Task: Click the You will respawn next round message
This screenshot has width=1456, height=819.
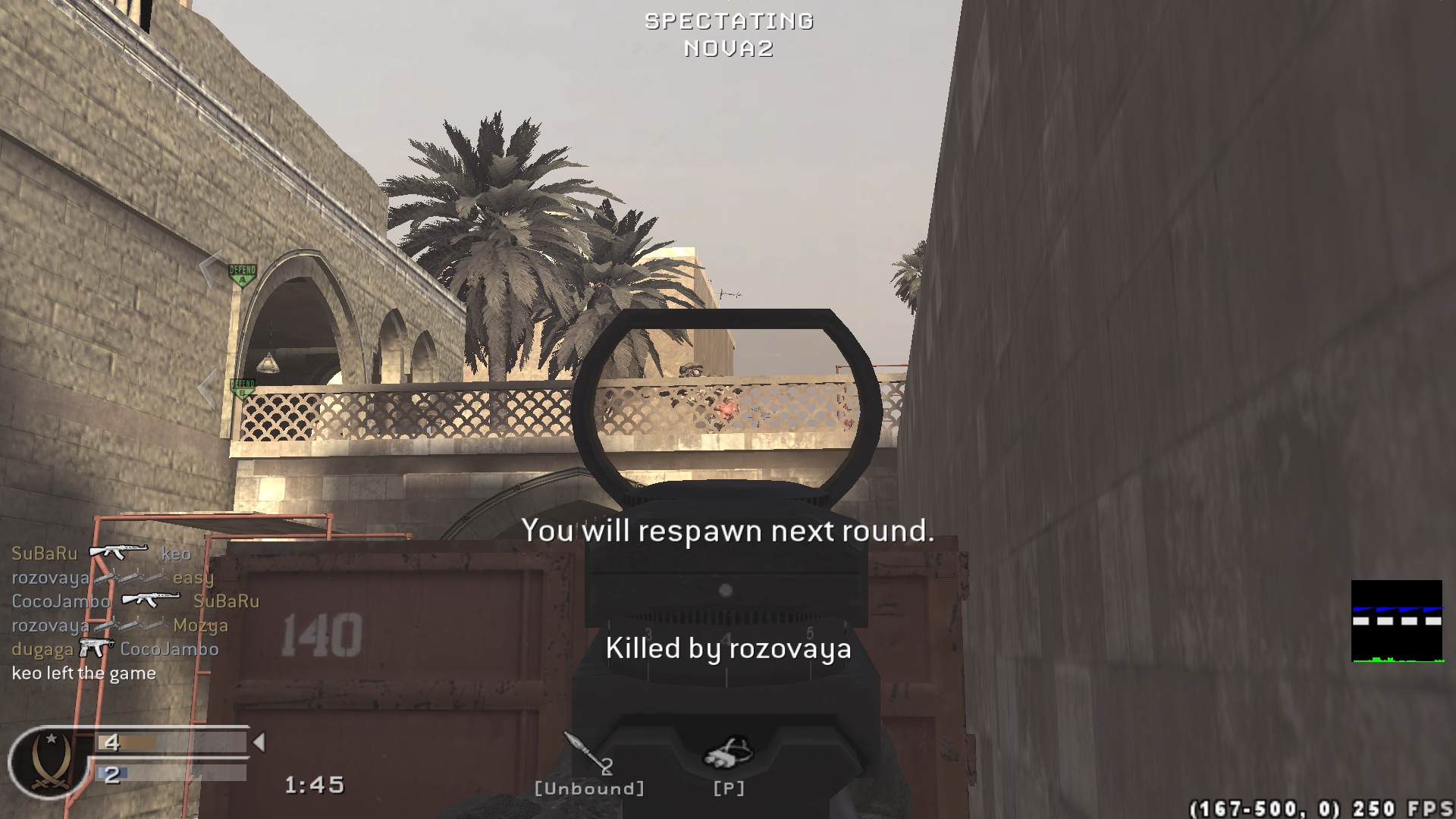Action: pos(728,531)
